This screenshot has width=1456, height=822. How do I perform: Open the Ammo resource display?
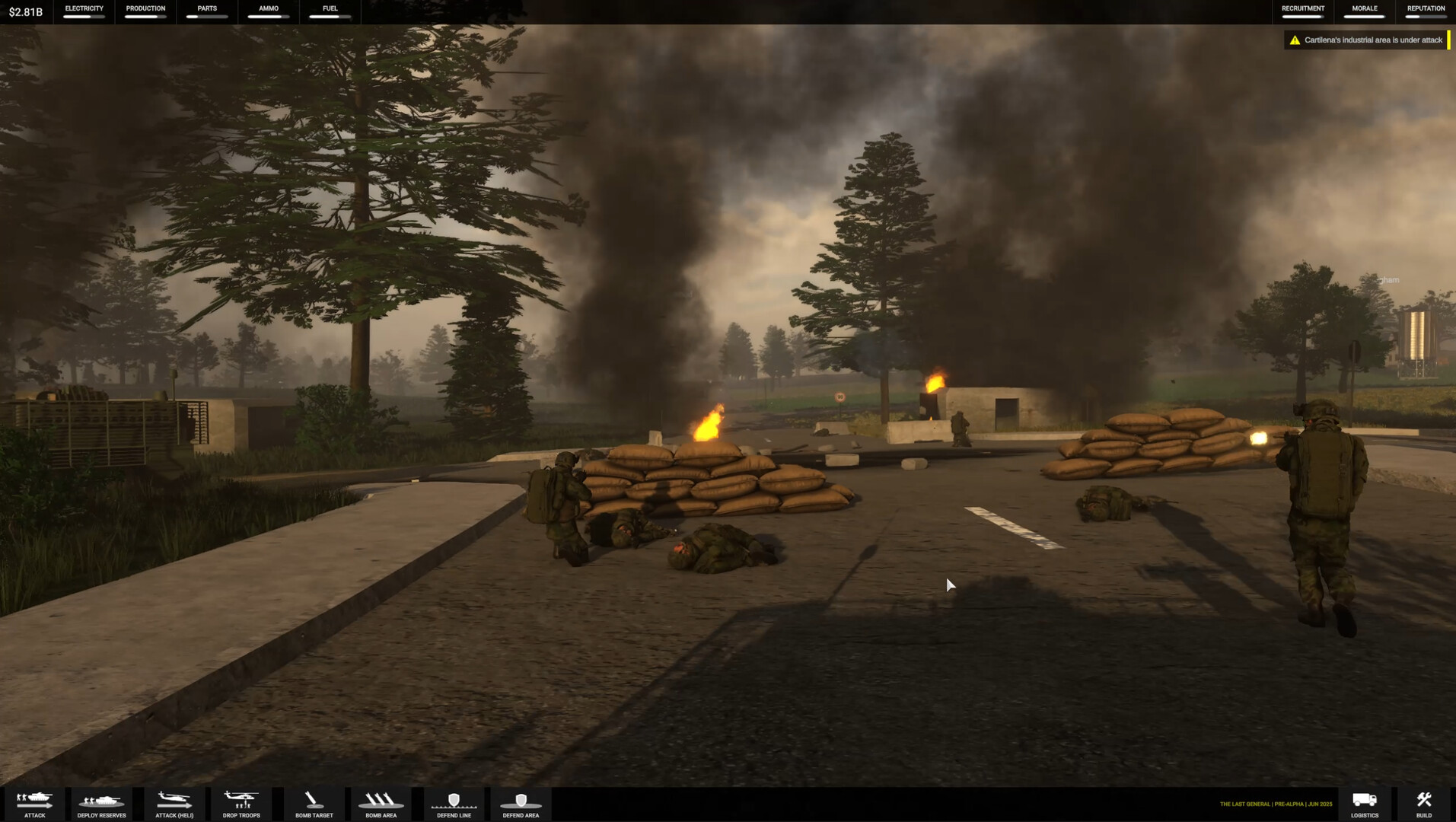click(x=267, y=10)
